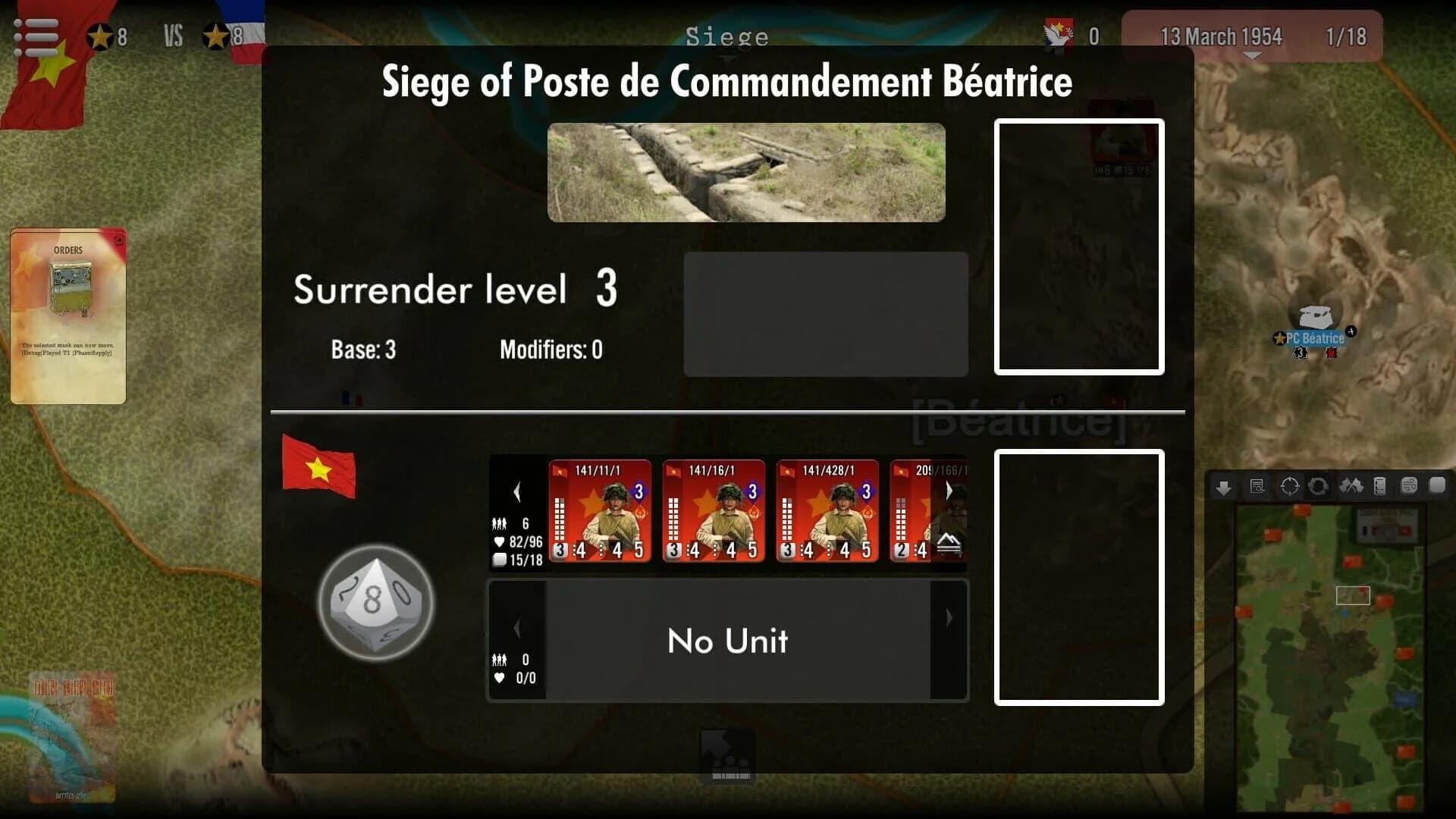Click the No Unit defender slot
Viewport: 1456px width, 819px height.
[x=726, y=641]
